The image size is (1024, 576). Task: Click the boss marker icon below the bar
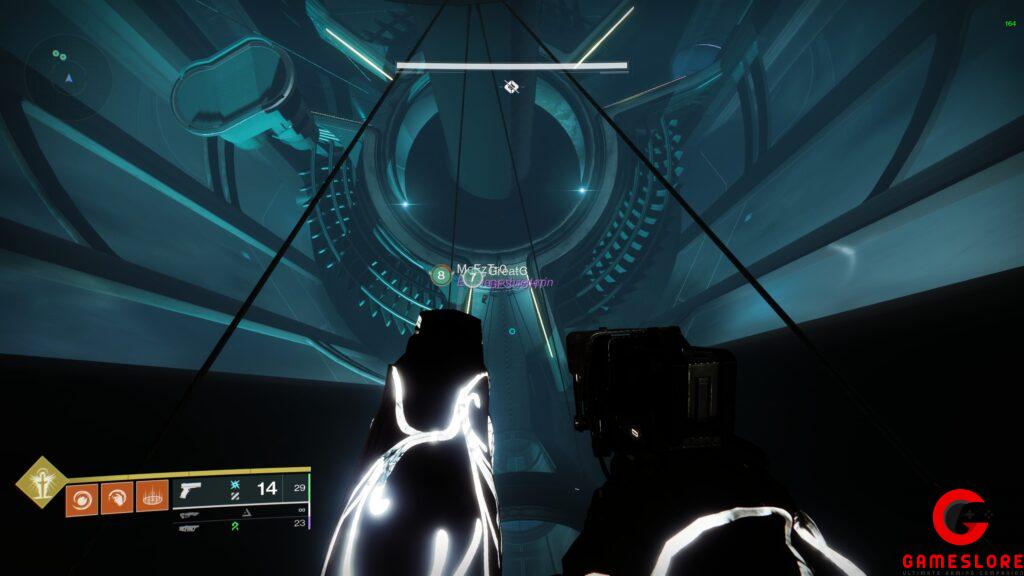(511, 87)
